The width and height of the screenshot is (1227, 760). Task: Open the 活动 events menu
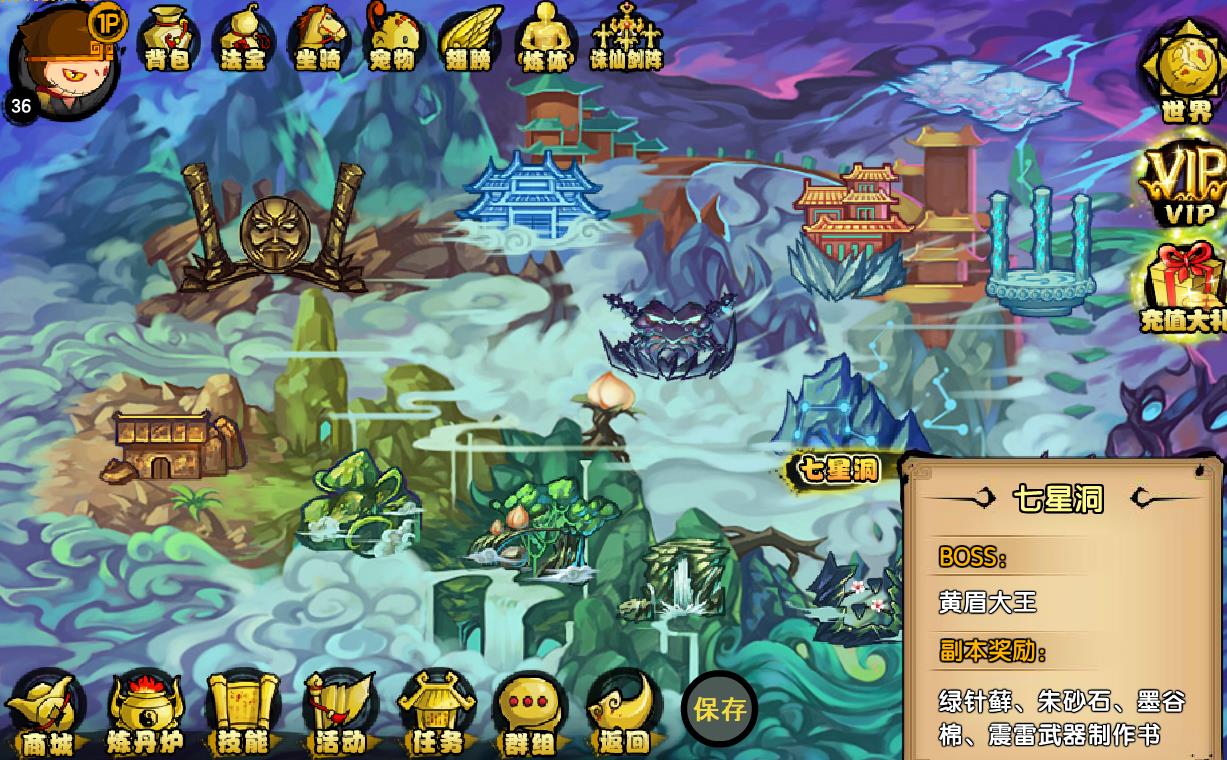340,715
